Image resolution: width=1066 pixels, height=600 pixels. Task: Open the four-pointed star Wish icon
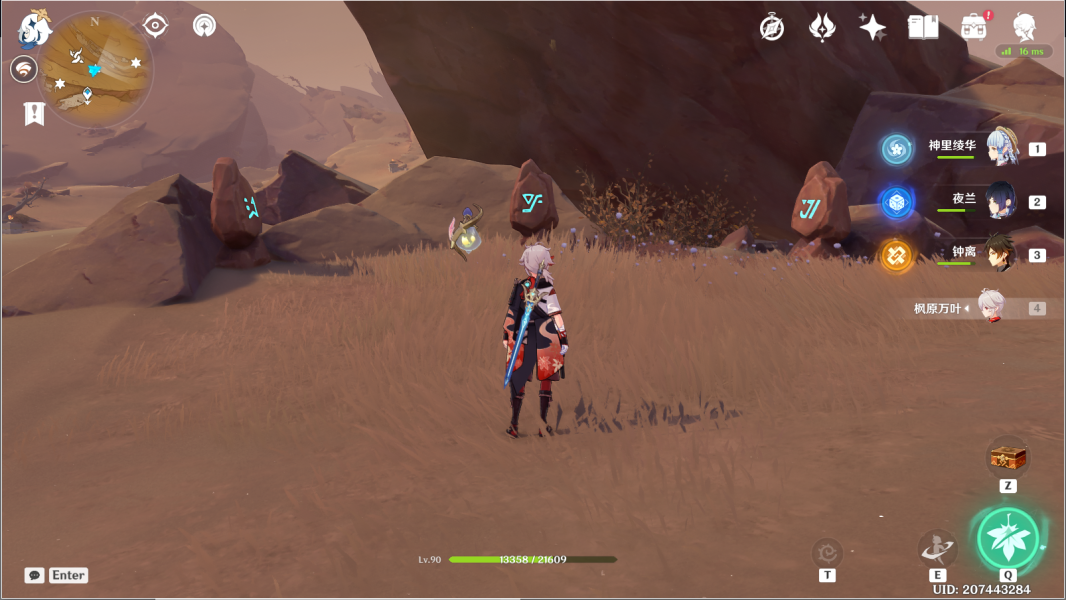pos(872,28)
